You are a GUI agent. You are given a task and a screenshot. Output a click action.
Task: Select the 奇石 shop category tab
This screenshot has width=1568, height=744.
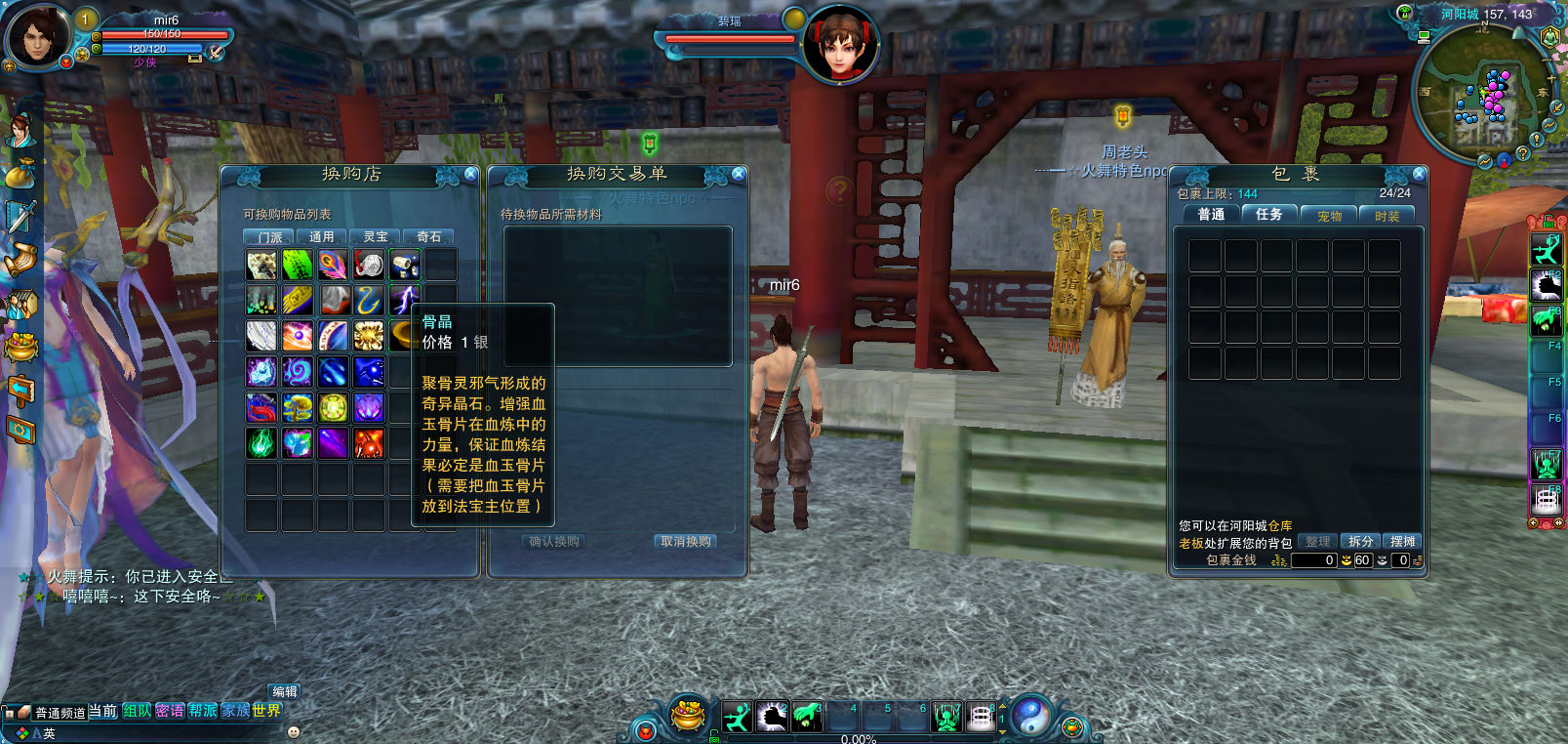[x=429, y=237]
